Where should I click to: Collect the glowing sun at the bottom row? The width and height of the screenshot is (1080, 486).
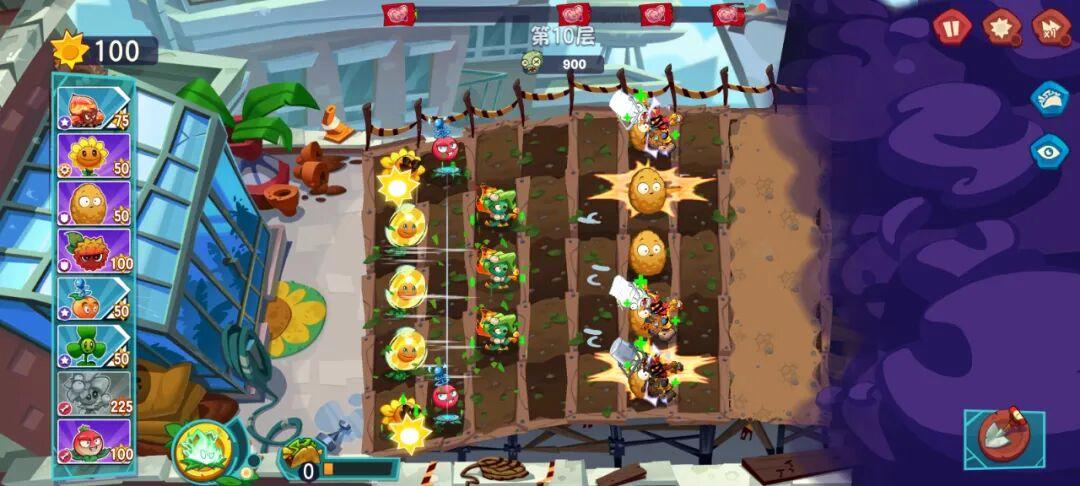point(410,432)
